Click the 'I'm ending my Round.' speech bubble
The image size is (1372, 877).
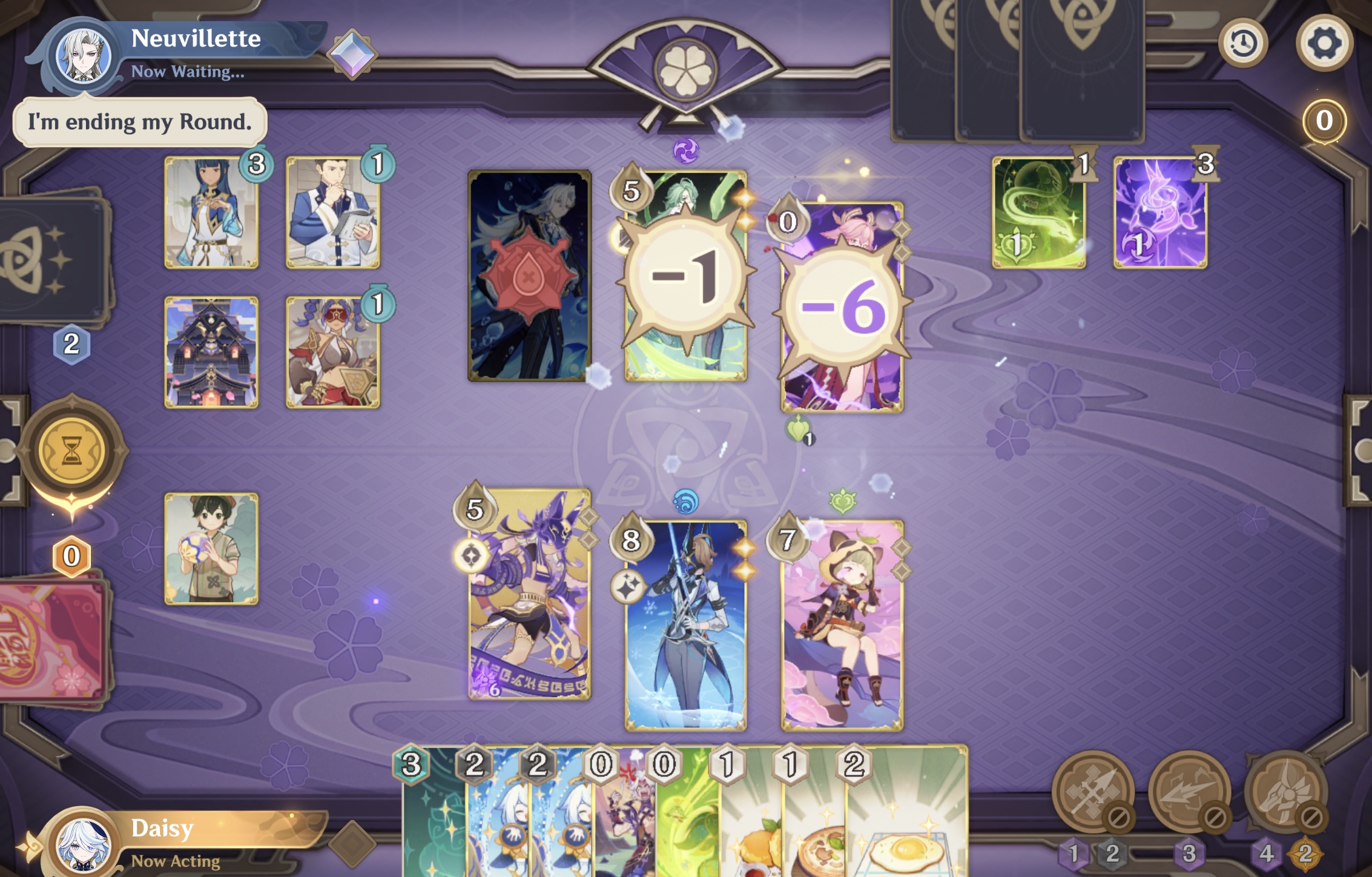click(x=138, y=120)
